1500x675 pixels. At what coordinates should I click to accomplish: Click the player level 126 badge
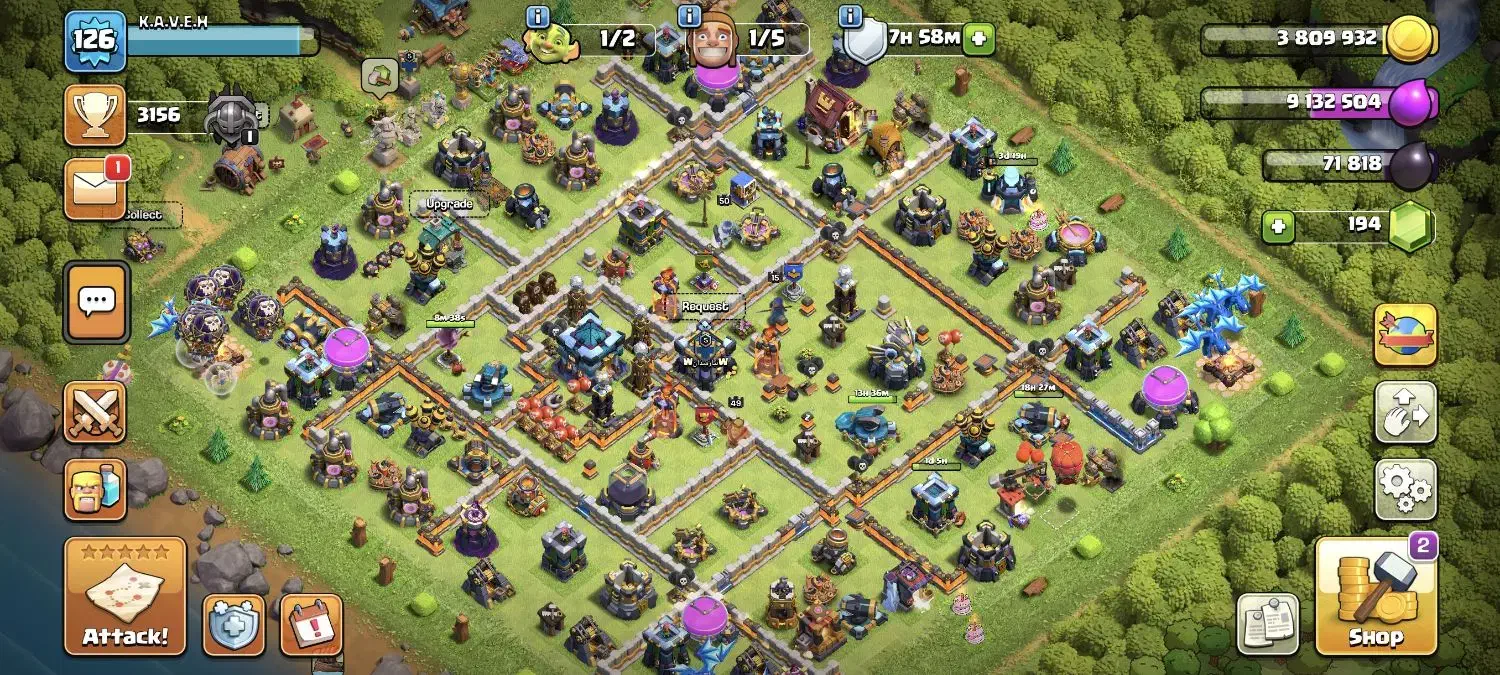click(x=95, y=41)
